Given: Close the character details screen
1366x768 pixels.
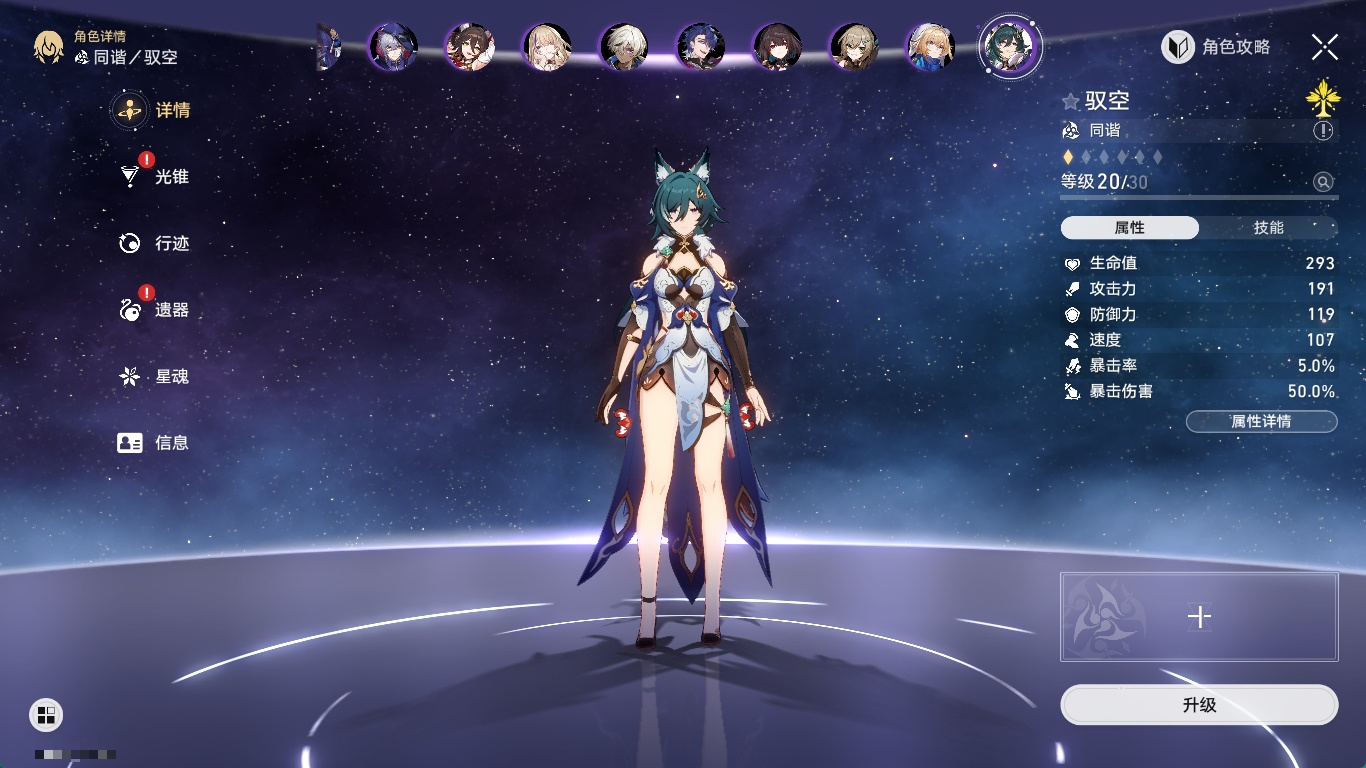Looking at the screenshot, I should tap(1324, 47).
